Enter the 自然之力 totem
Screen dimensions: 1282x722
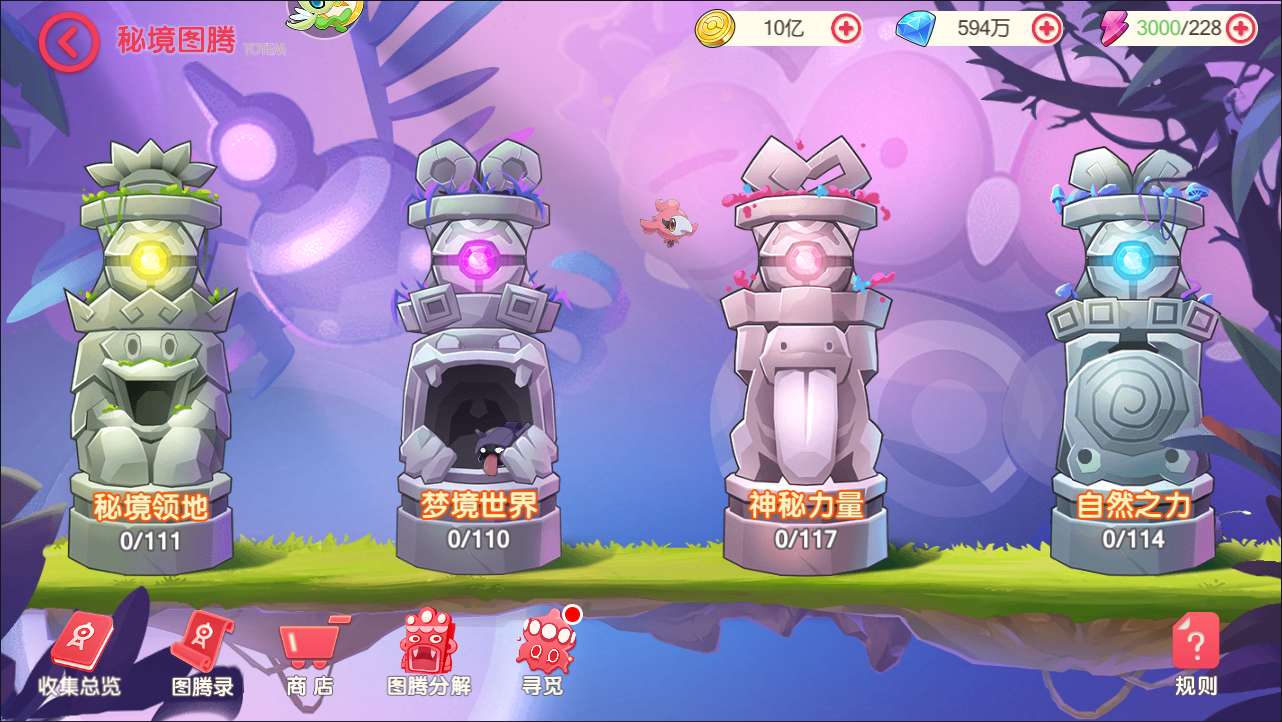(x=1133, y=360)
